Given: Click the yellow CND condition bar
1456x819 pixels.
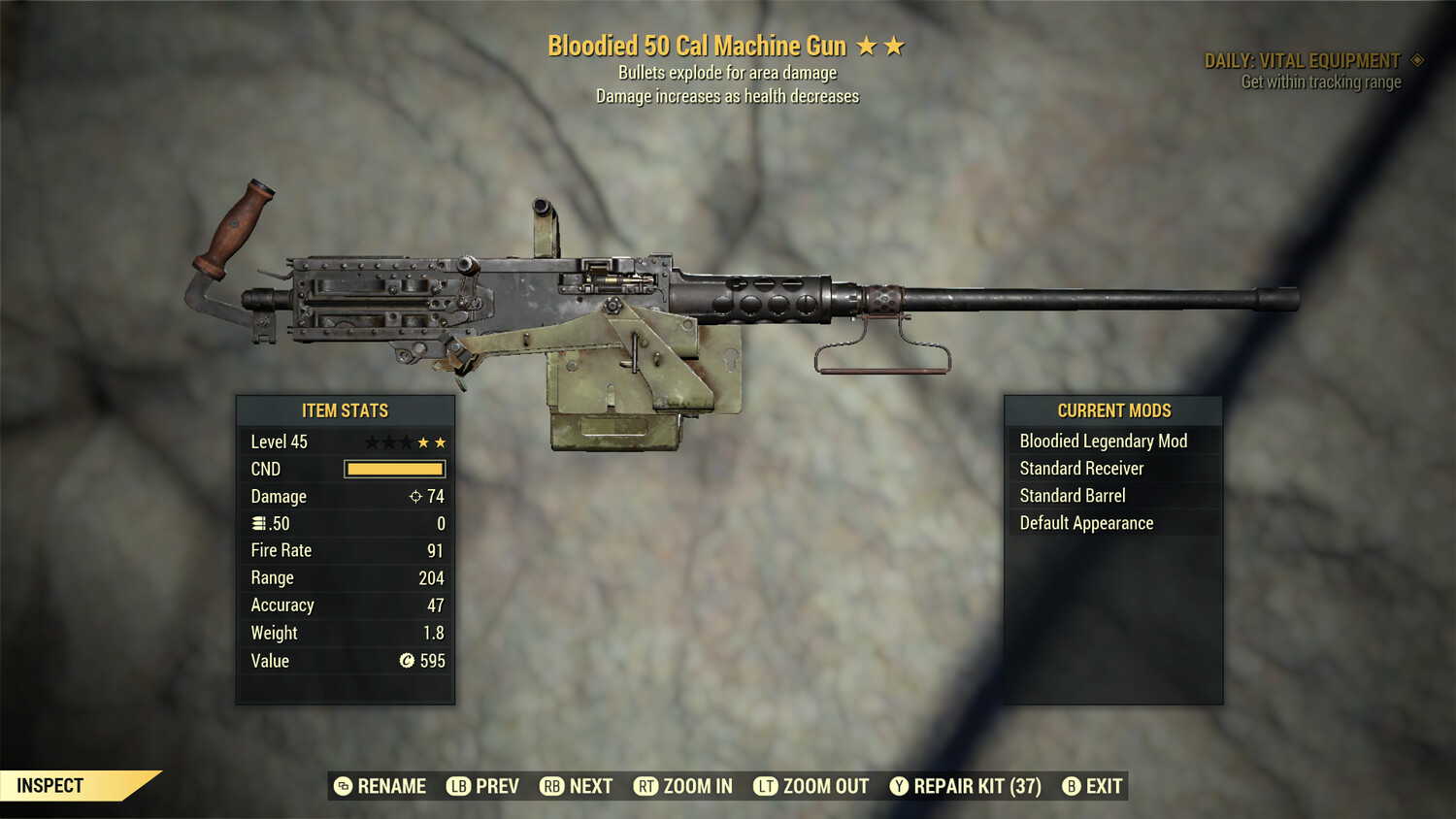Looking at the screenshot, I should 394,469.
